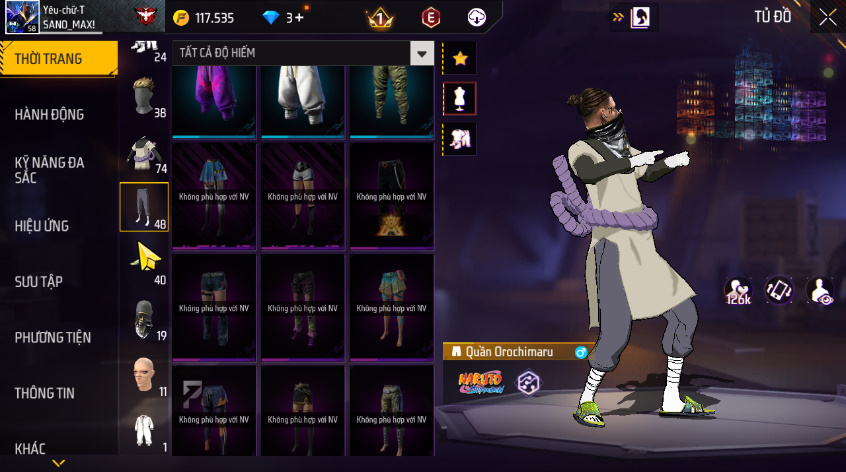The height and width of the screenshot is (472, 846).
Task: Show the Thông Tin tab
Action: click(45, 394)
